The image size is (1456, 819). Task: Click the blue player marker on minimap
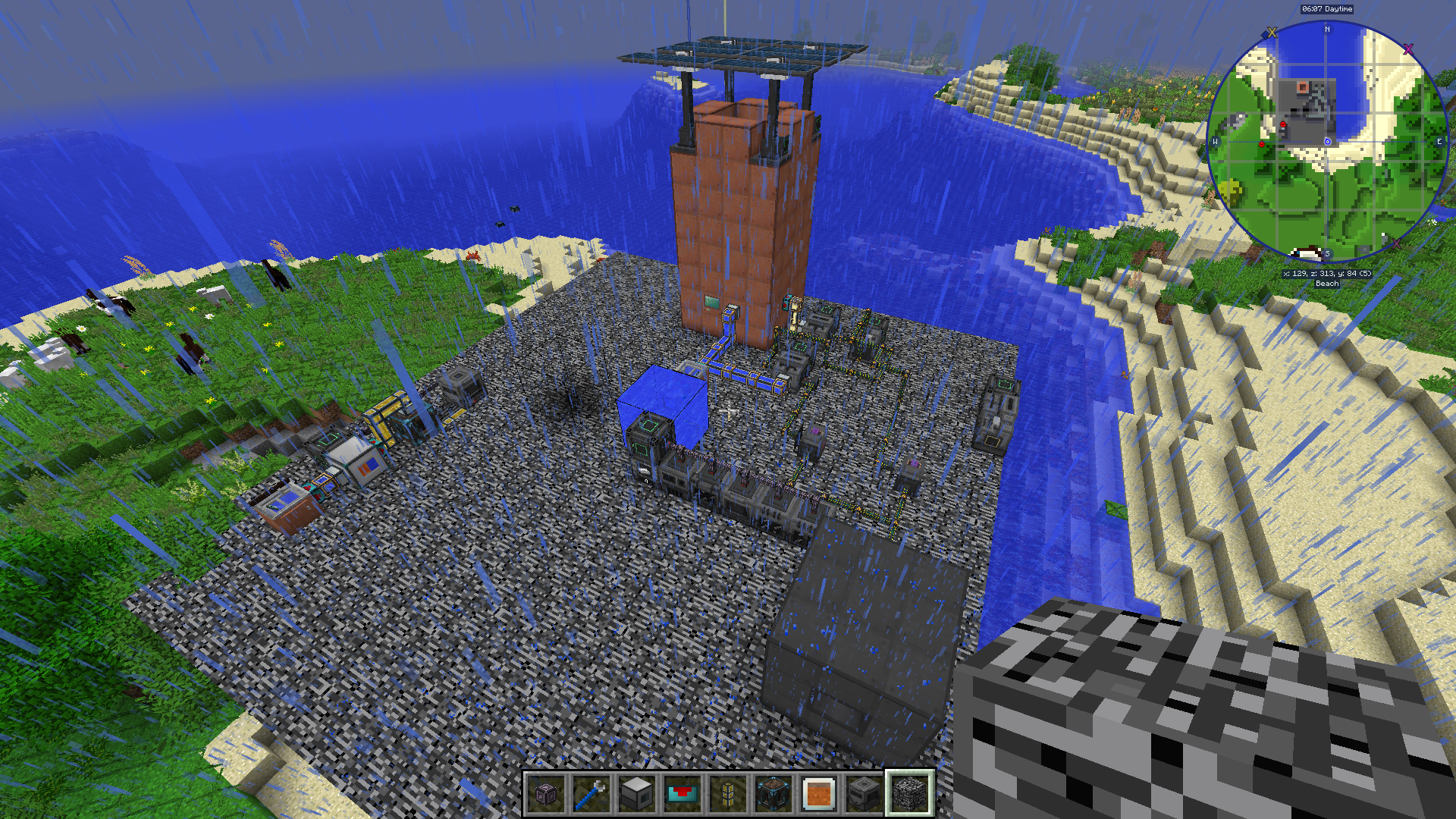point(1328,142)
